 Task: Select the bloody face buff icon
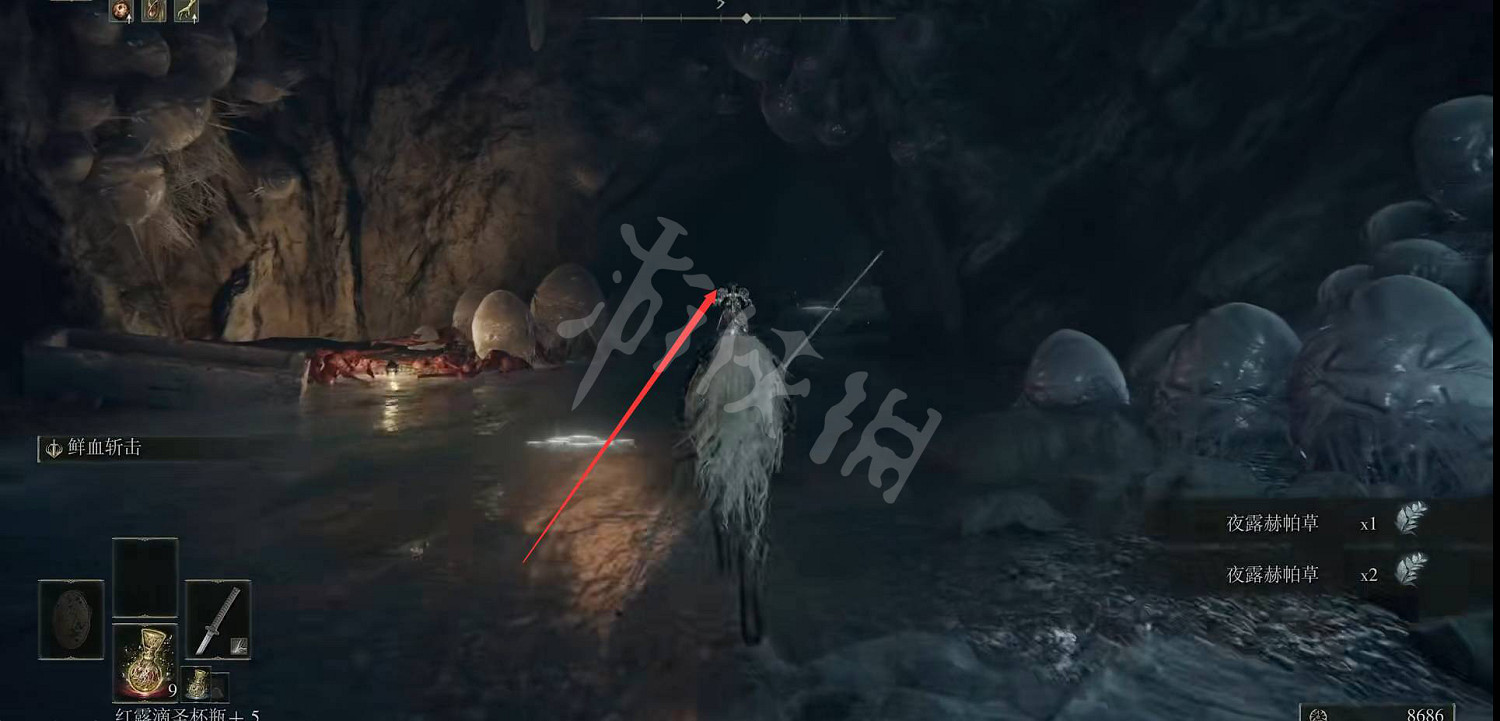(x=121, y=12)
